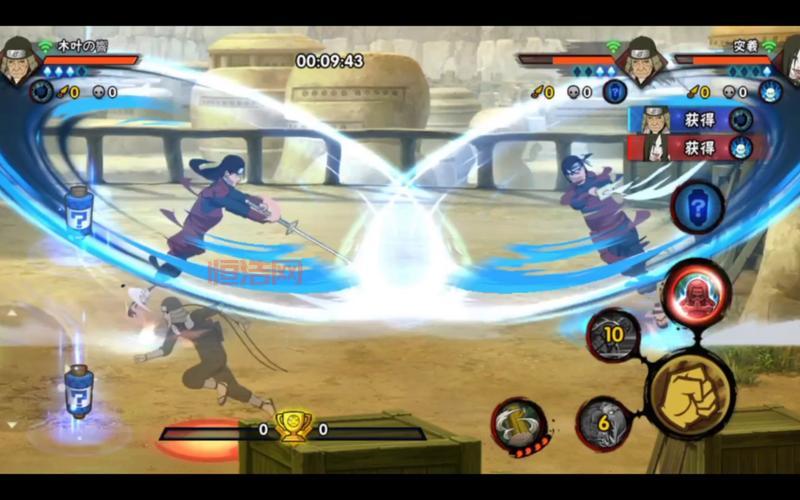The image size is (800, 500).
Task: Select the 木叶の鹰 player portrait
Action: click(17, 60)
